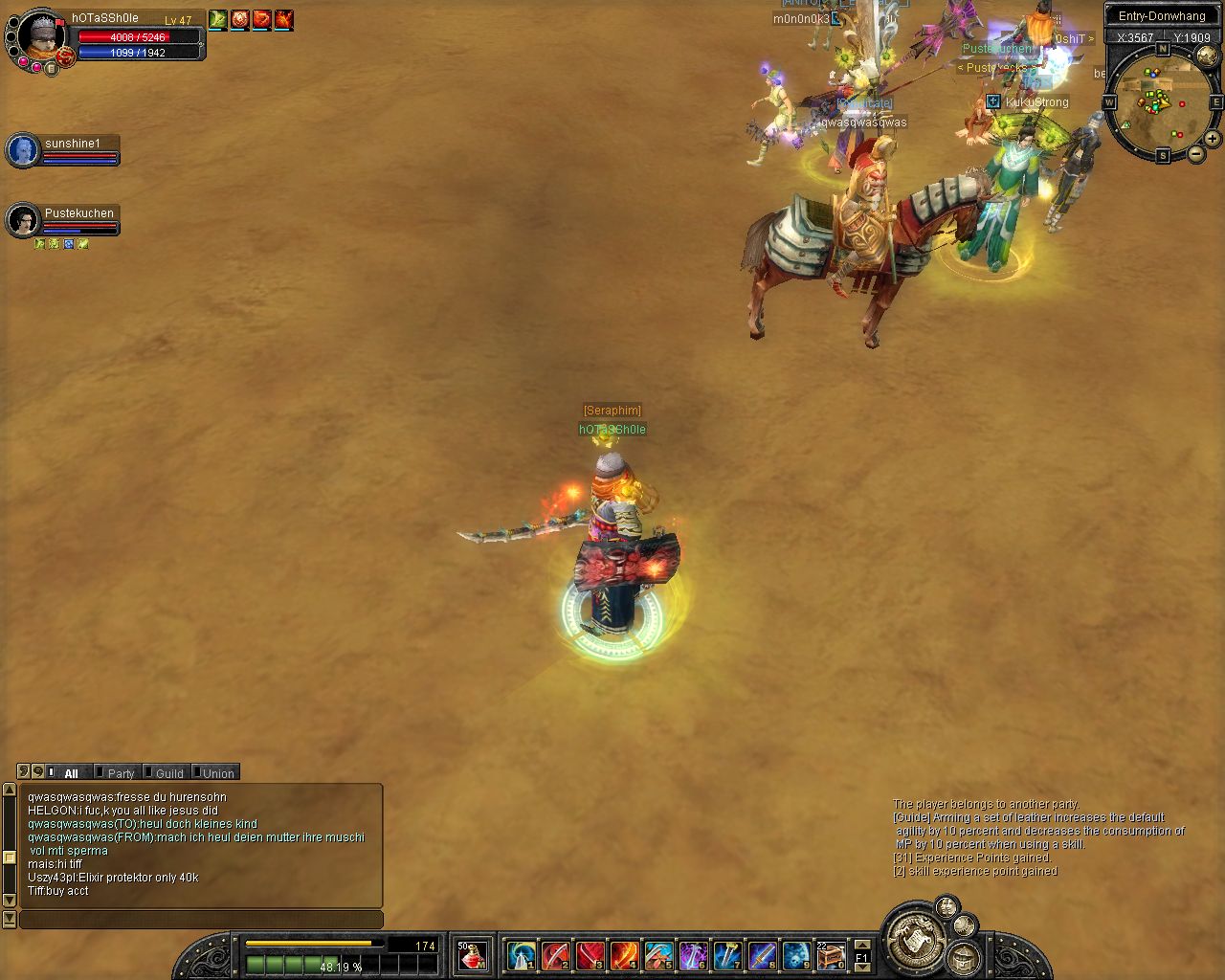Select the Union chat tab
This screenshot has height=980, width=1225.
click(x=217, y=773)
